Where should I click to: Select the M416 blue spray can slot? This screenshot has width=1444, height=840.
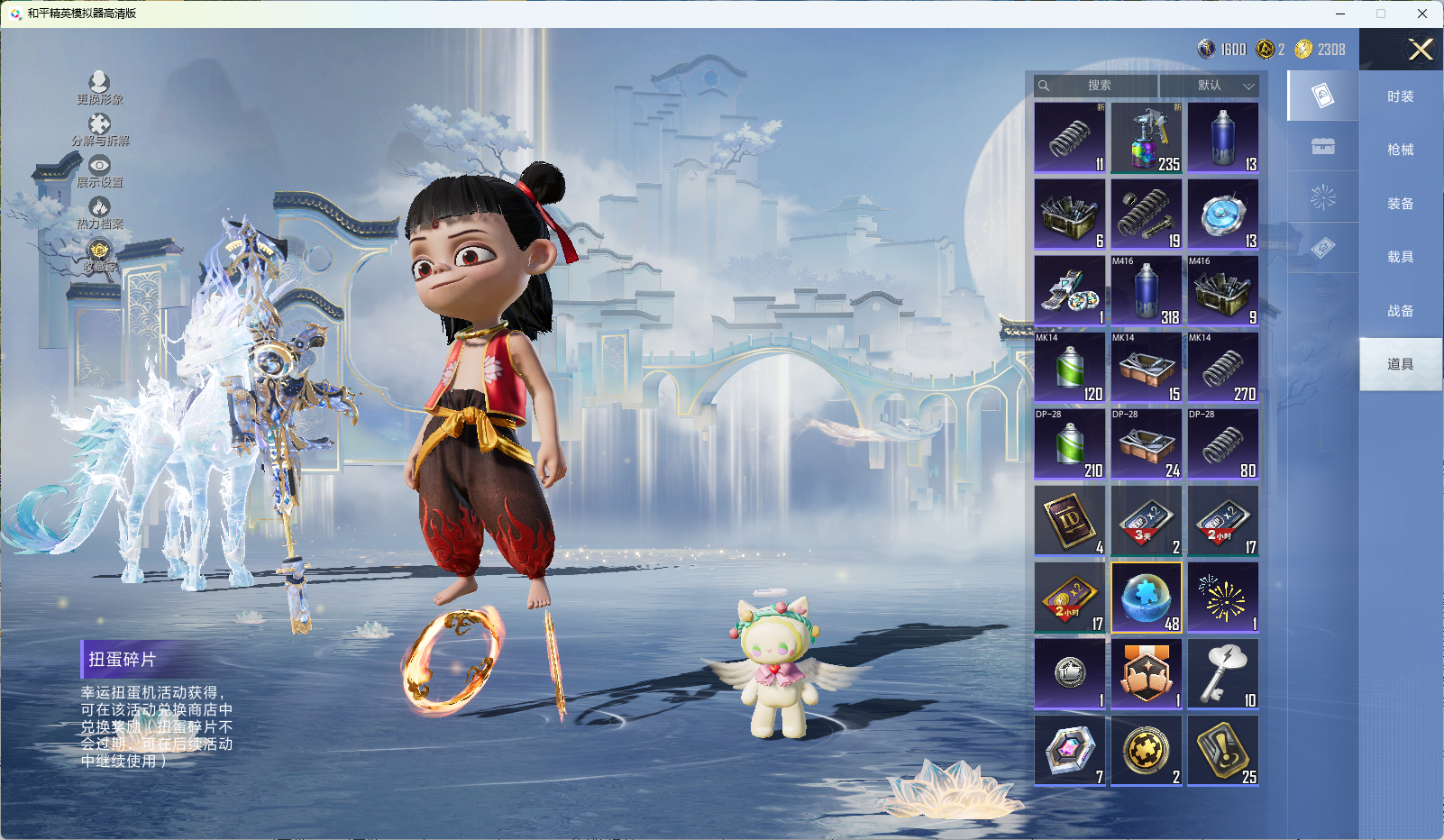[1147, 291]
